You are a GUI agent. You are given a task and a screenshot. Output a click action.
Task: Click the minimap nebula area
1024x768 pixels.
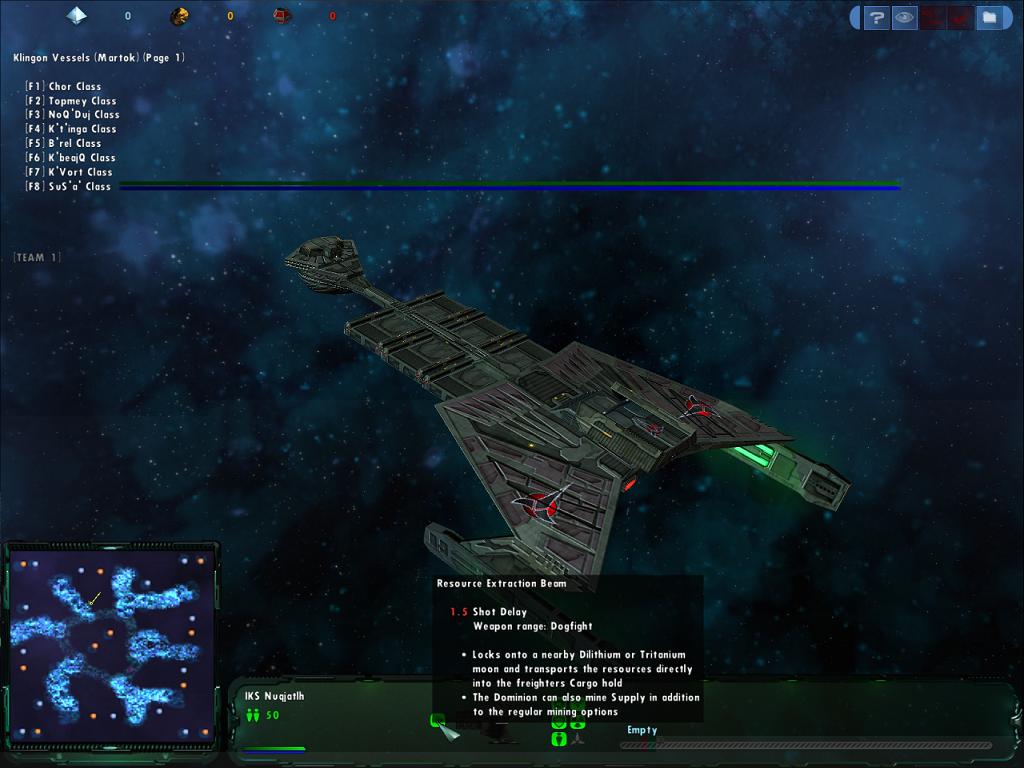[x=111, y=640]
